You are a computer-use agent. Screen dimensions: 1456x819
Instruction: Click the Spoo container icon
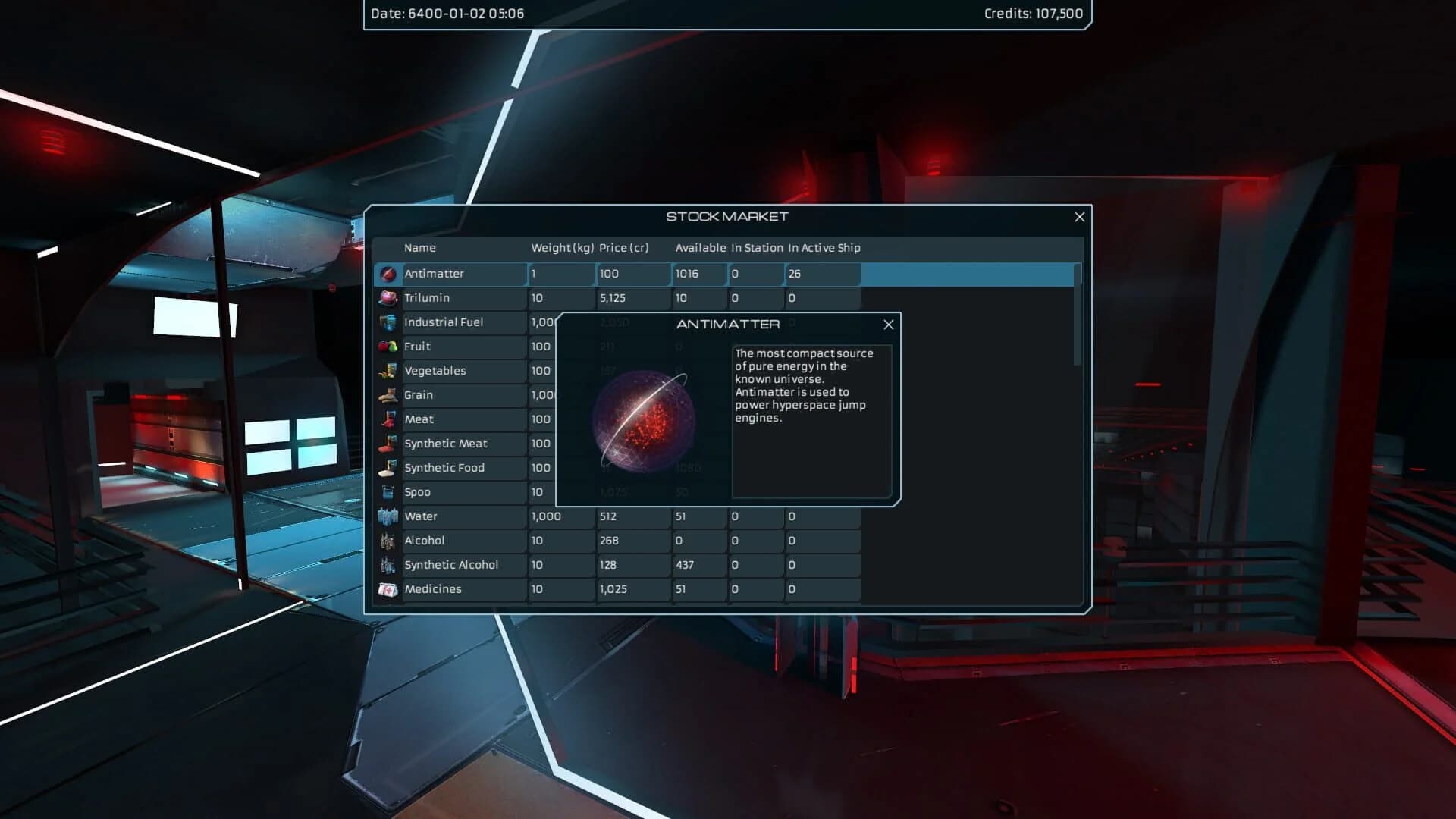[388, 492]
